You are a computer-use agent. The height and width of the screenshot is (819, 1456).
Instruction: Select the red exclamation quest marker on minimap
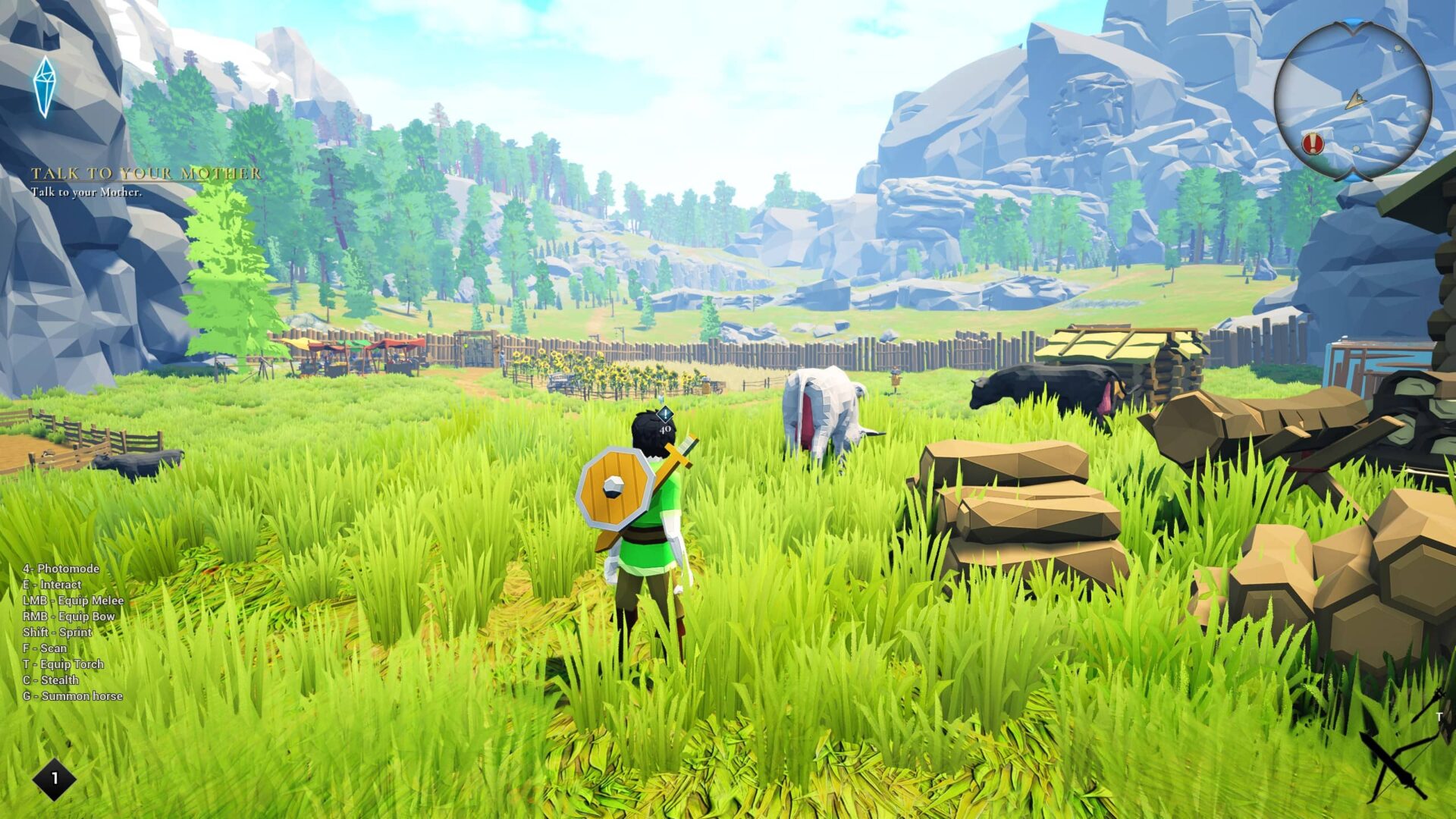pos(1313,143)
